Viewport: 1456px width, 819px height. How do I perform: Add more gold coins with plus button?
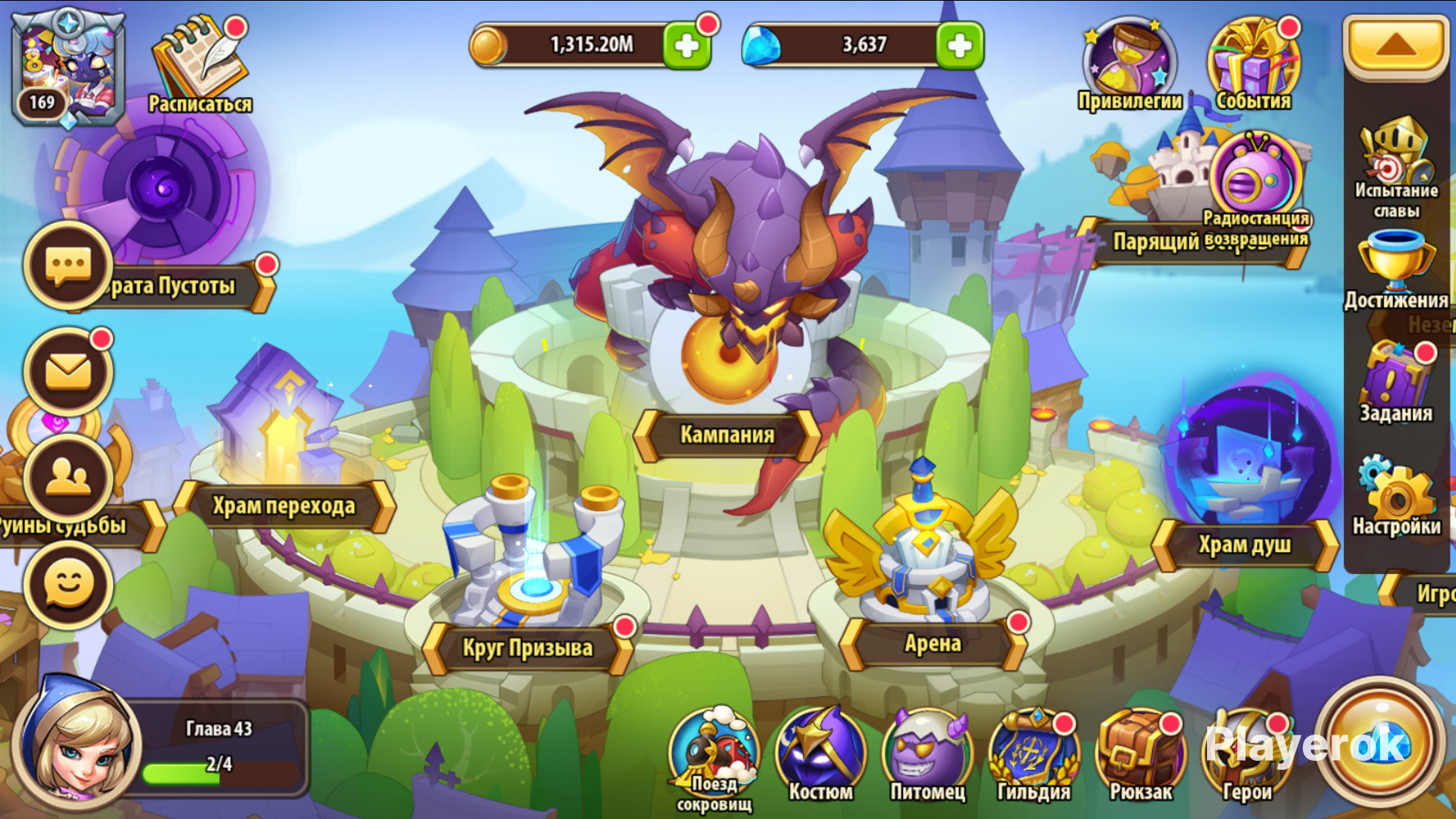[x=686, y=46]
